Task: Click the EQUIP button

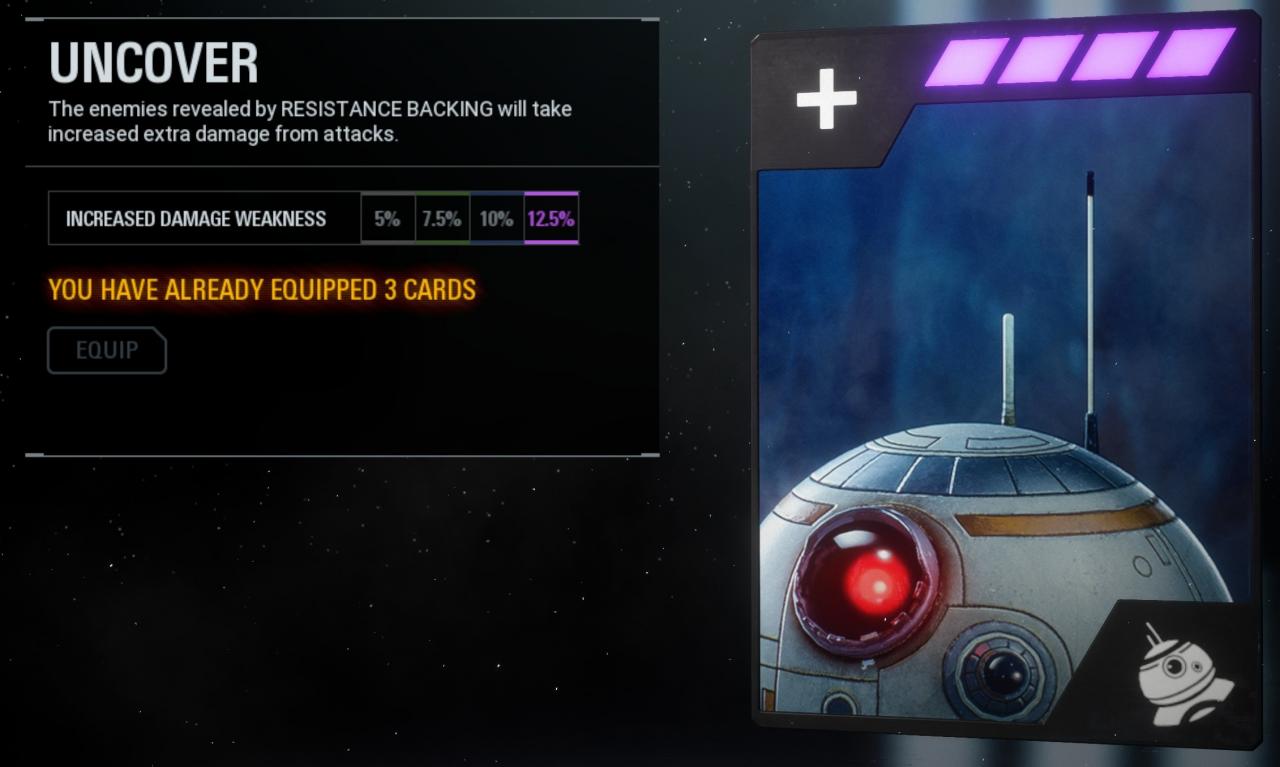Action: click(107, 350)
